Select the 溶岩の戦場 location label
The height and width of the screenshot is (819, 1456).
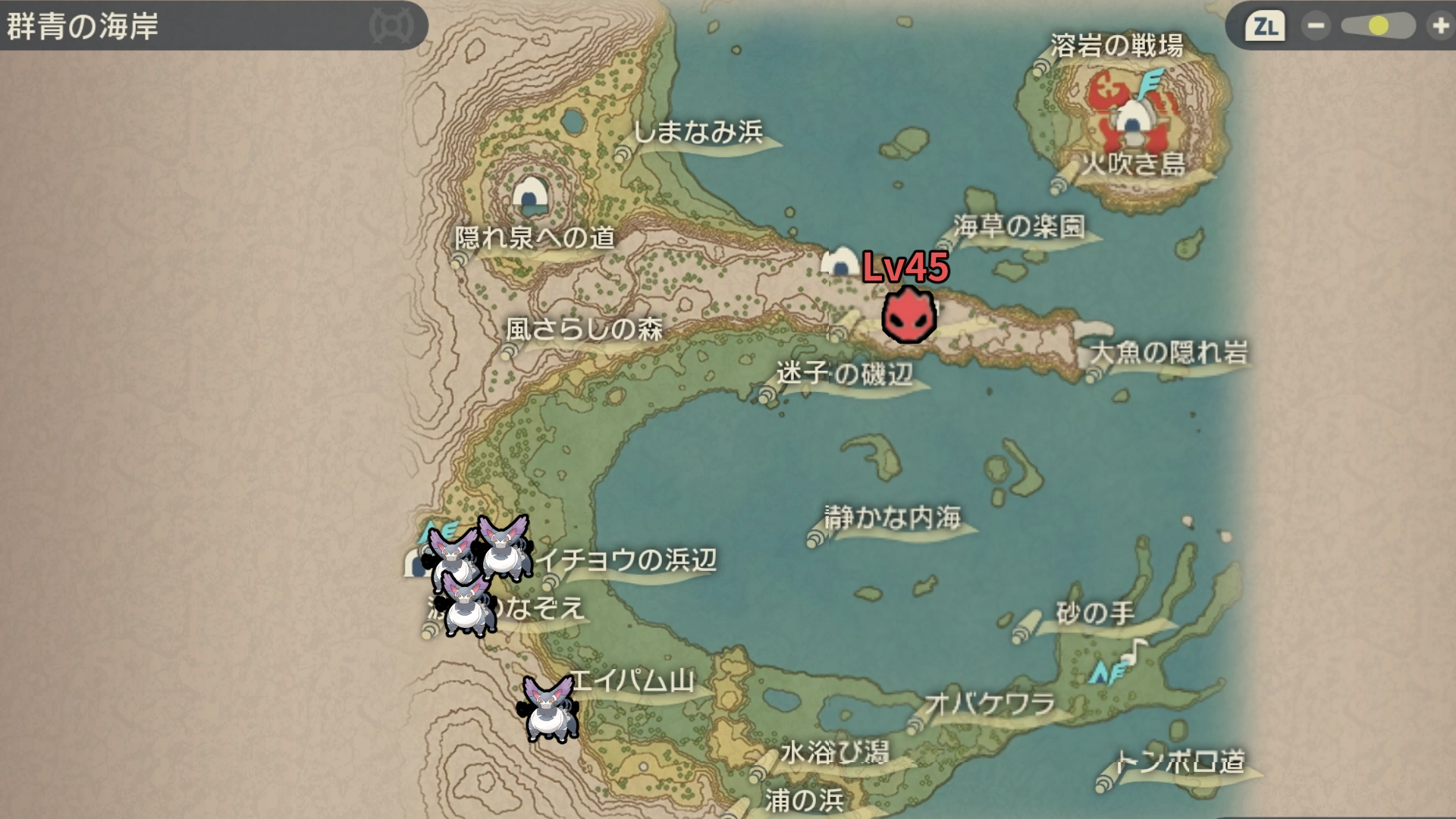1116,45
